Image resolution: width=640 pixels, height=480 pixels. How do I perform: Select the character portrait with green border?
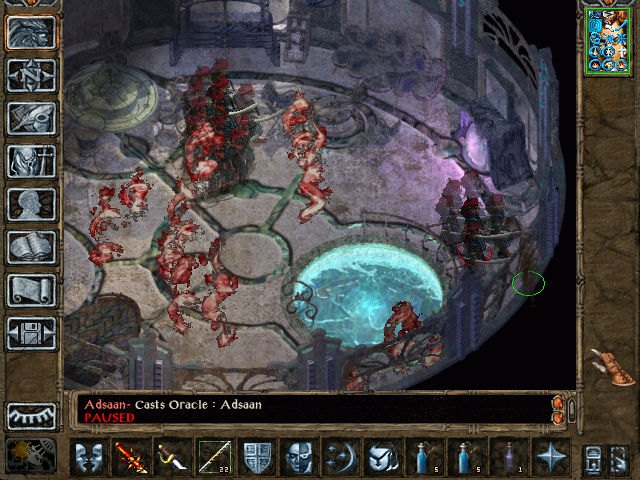click(x=608, y=40)
